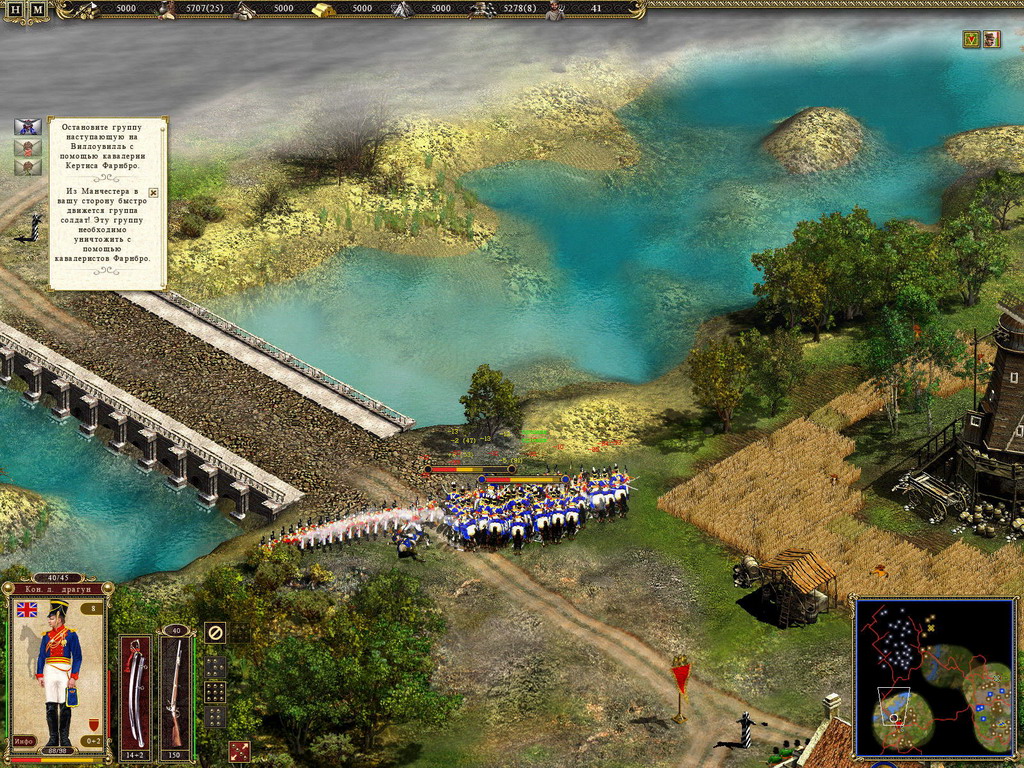This screenshot has width=1024, height=768.
Task: Open the envelope message with blue soldier
Action: pos(28,127)
